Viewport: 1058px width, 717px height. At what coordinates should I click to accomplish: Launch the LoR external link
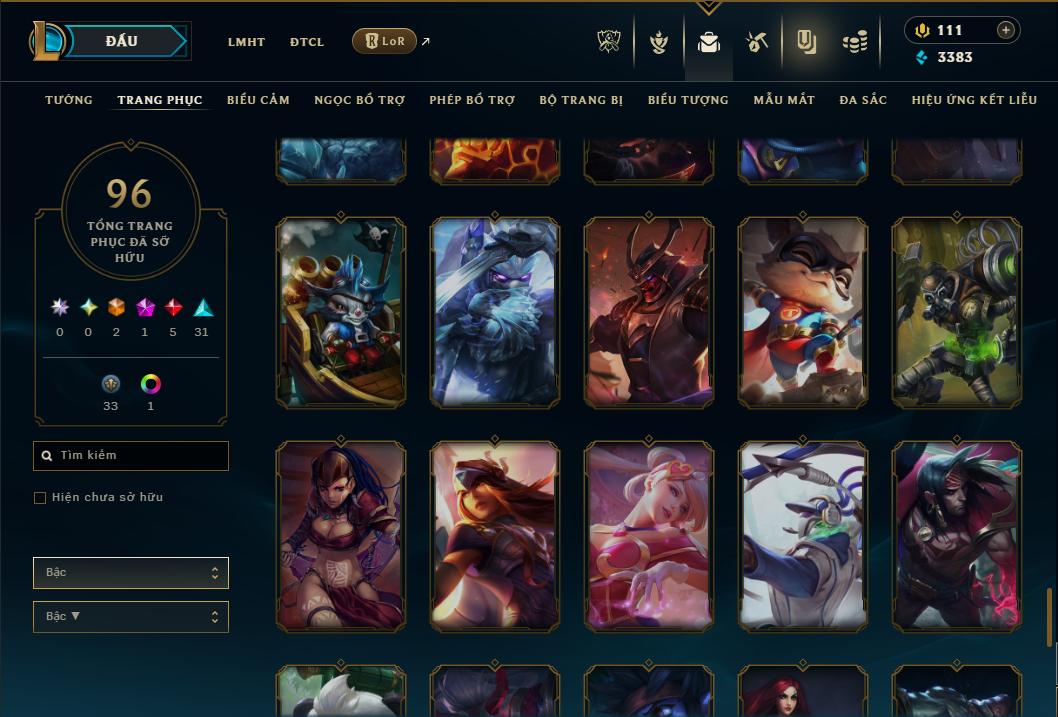coord(385,41)
